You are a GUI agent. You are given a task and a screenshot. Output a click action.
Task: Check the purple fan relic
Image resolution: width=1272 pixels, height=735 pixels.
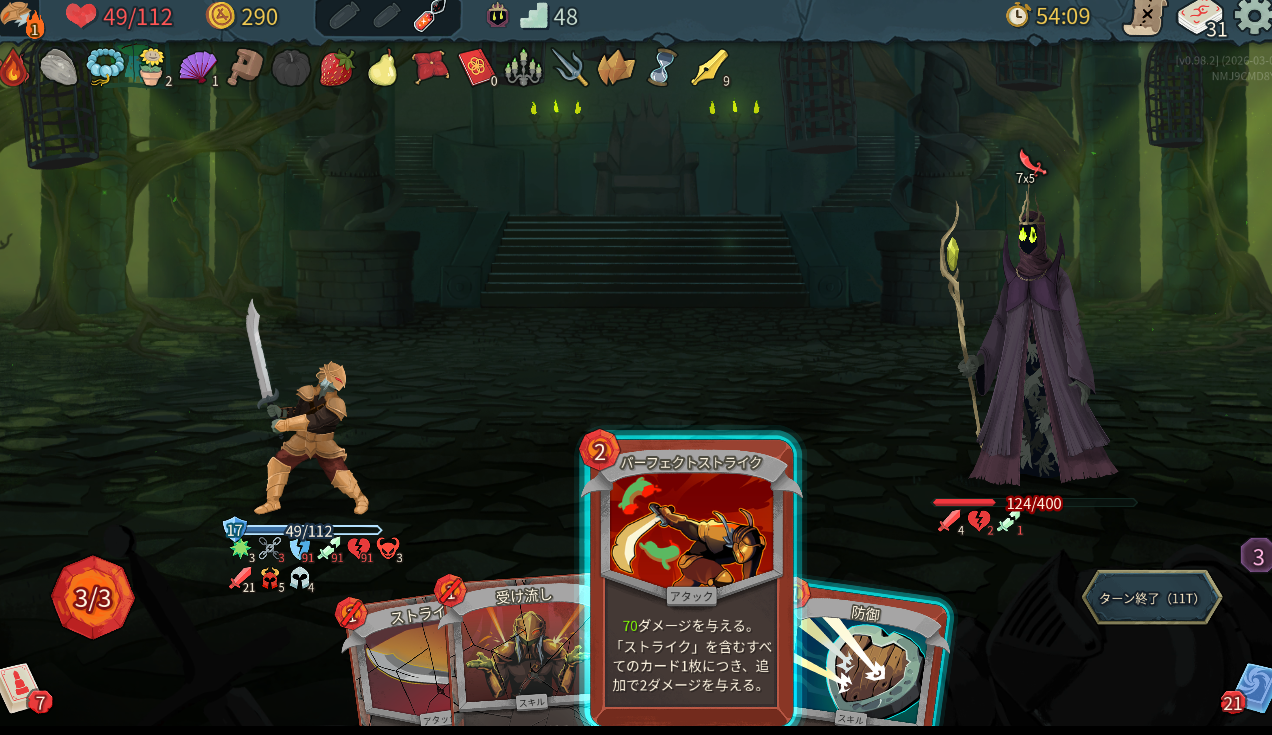196,67
